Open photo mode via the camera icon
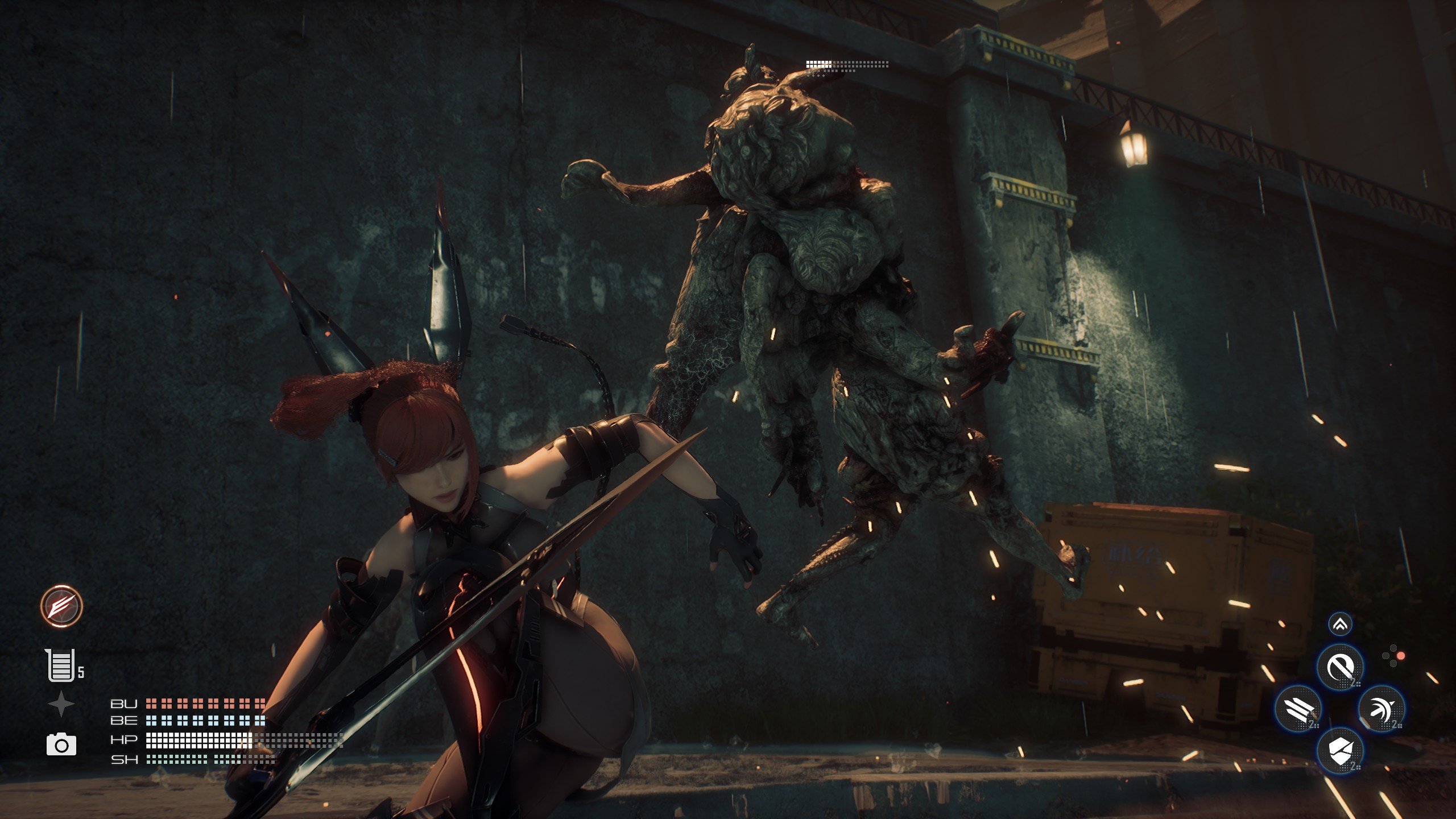Screen dimensions: 1456x819 [x=61, y=744]
